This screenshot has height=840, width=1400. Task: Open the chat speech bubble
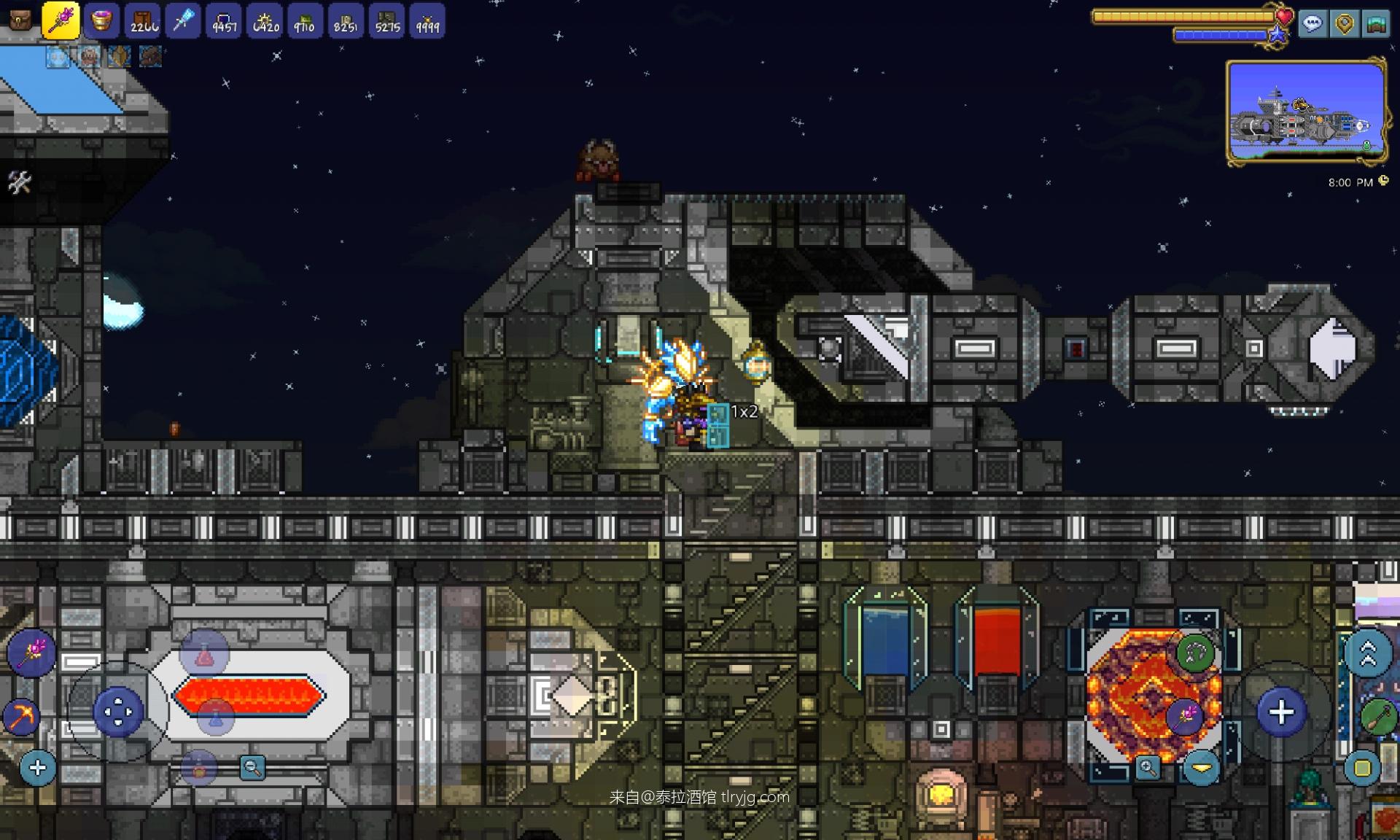point(1312,24)
